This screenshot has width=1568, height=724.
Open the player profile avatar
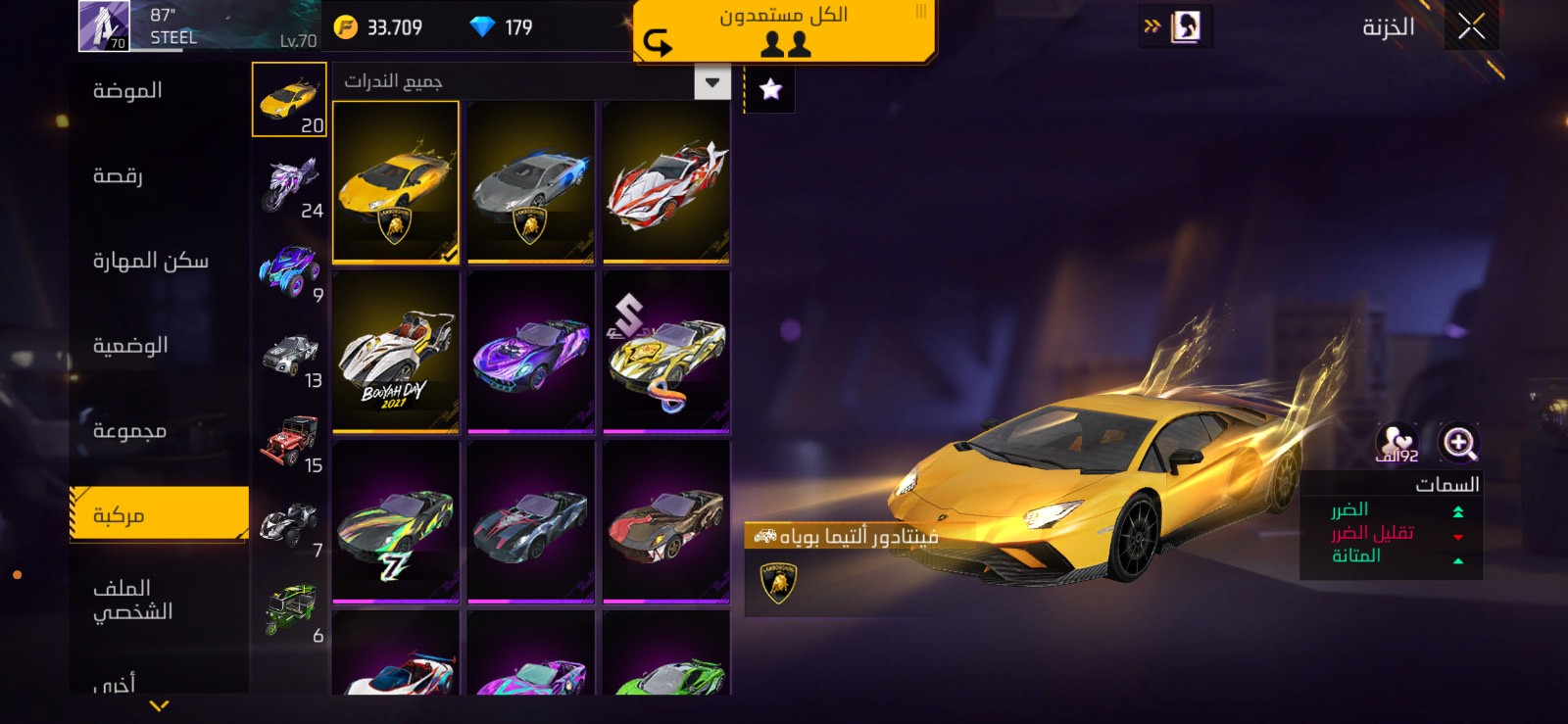(103, 25)
